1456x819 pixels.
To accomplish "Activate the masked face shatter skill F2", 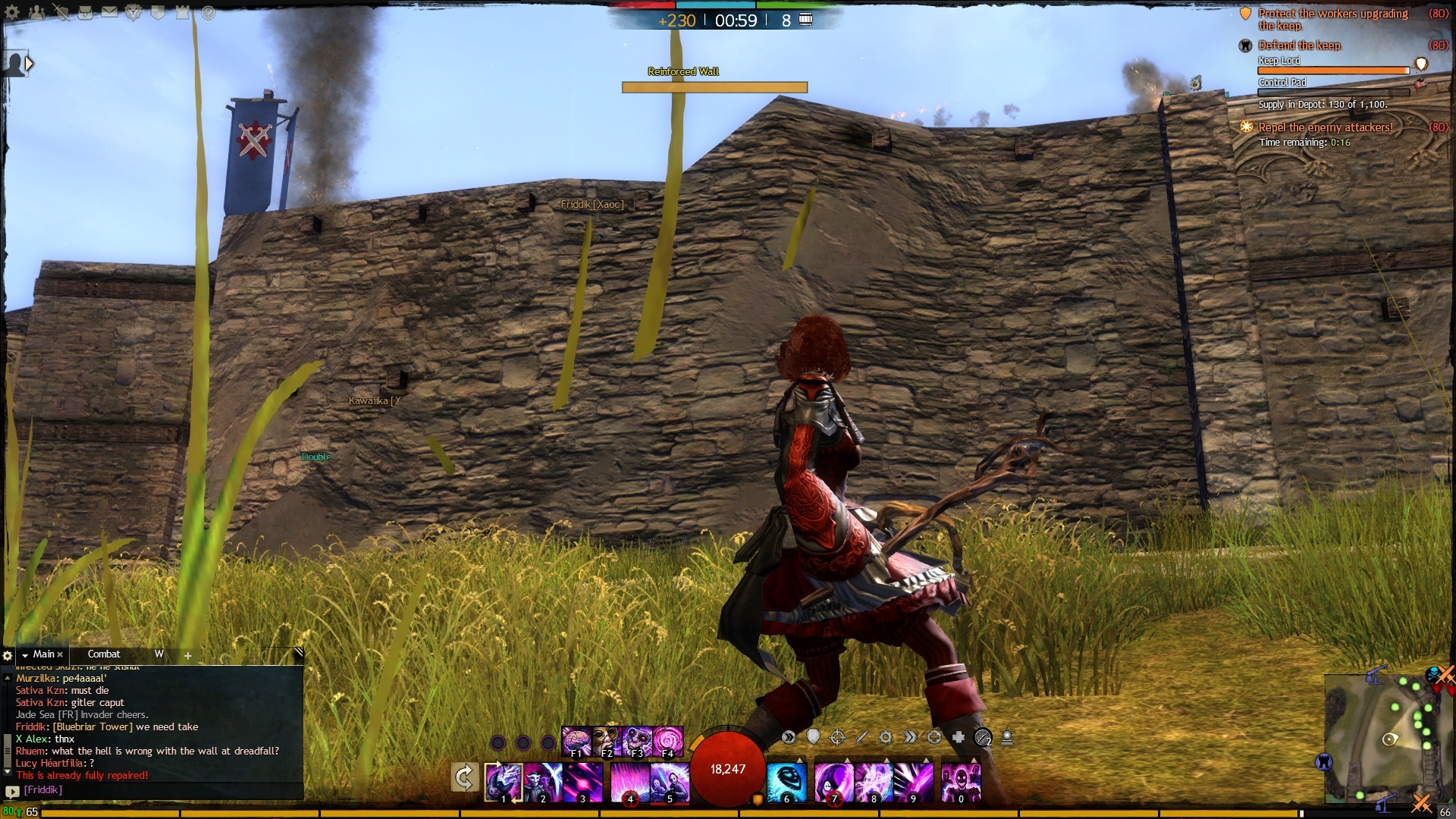I will pyautogui.click(x=607, y=742).
